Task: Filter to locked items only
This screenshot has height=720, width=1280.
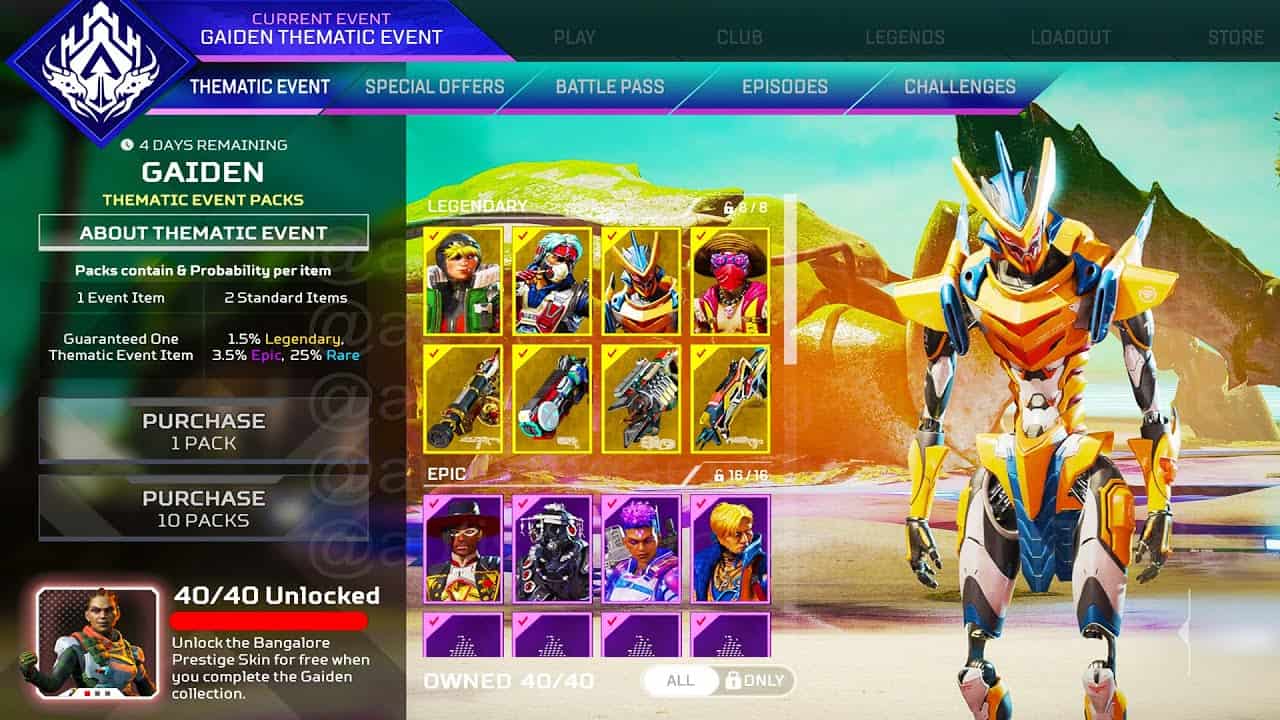Action: pos(757,681)
